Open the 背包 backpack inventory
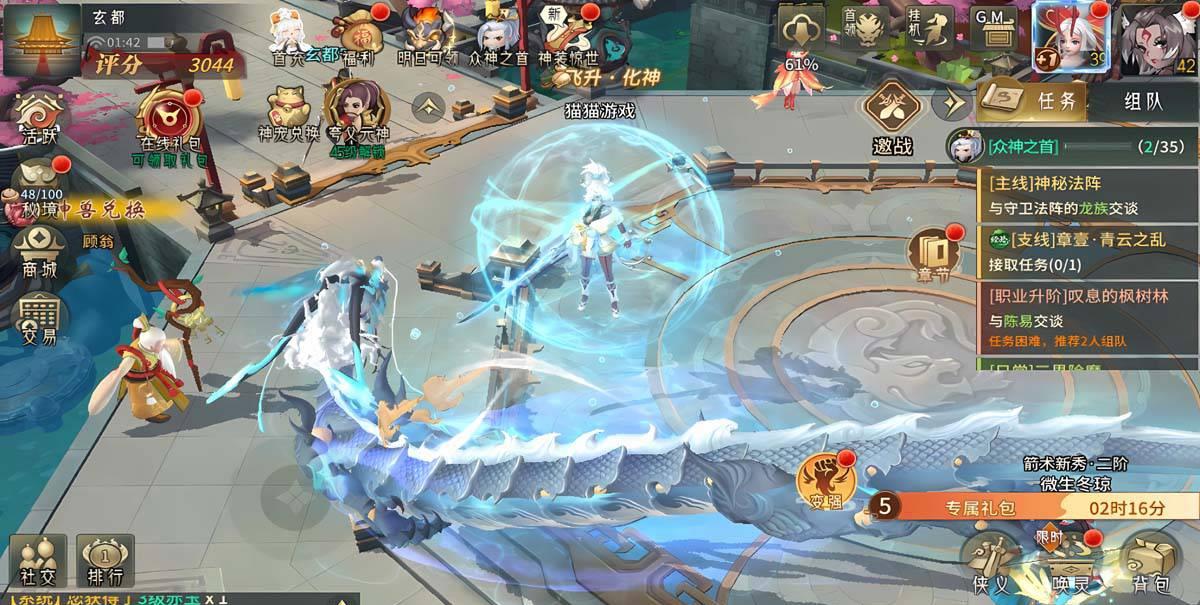This screenshot has width=1200, height=605. click(x=1151, y=563)
